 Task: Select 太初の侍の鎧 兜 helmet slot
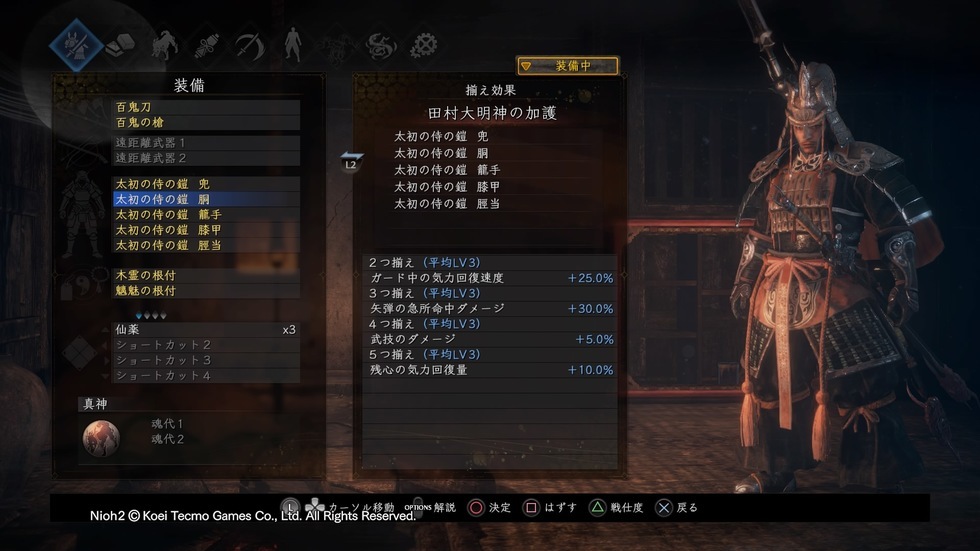(206, 184)
